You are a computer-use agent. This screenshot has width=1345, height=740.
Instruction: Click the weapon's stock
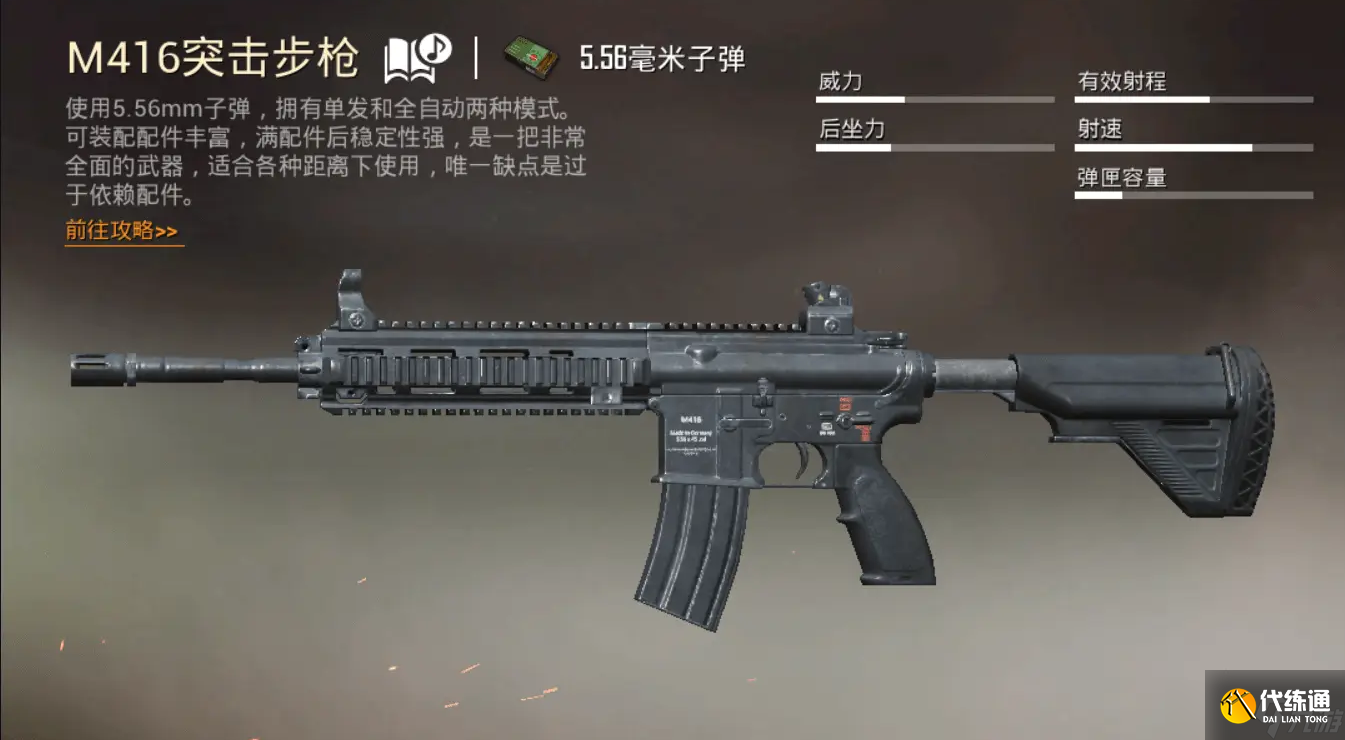[x=1150, y=420]
